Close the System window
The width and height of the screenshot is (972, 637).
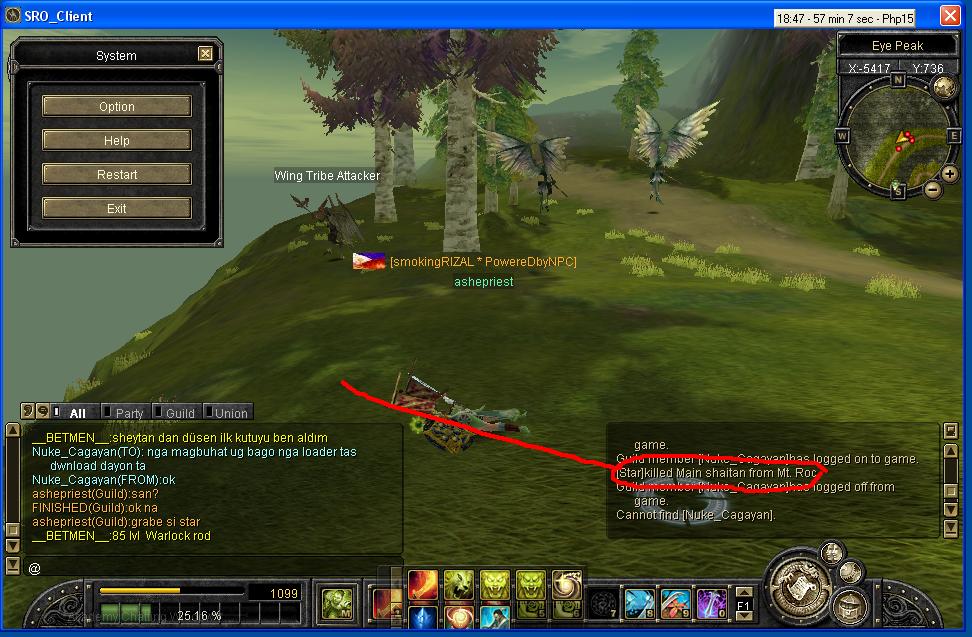[205, 54]
